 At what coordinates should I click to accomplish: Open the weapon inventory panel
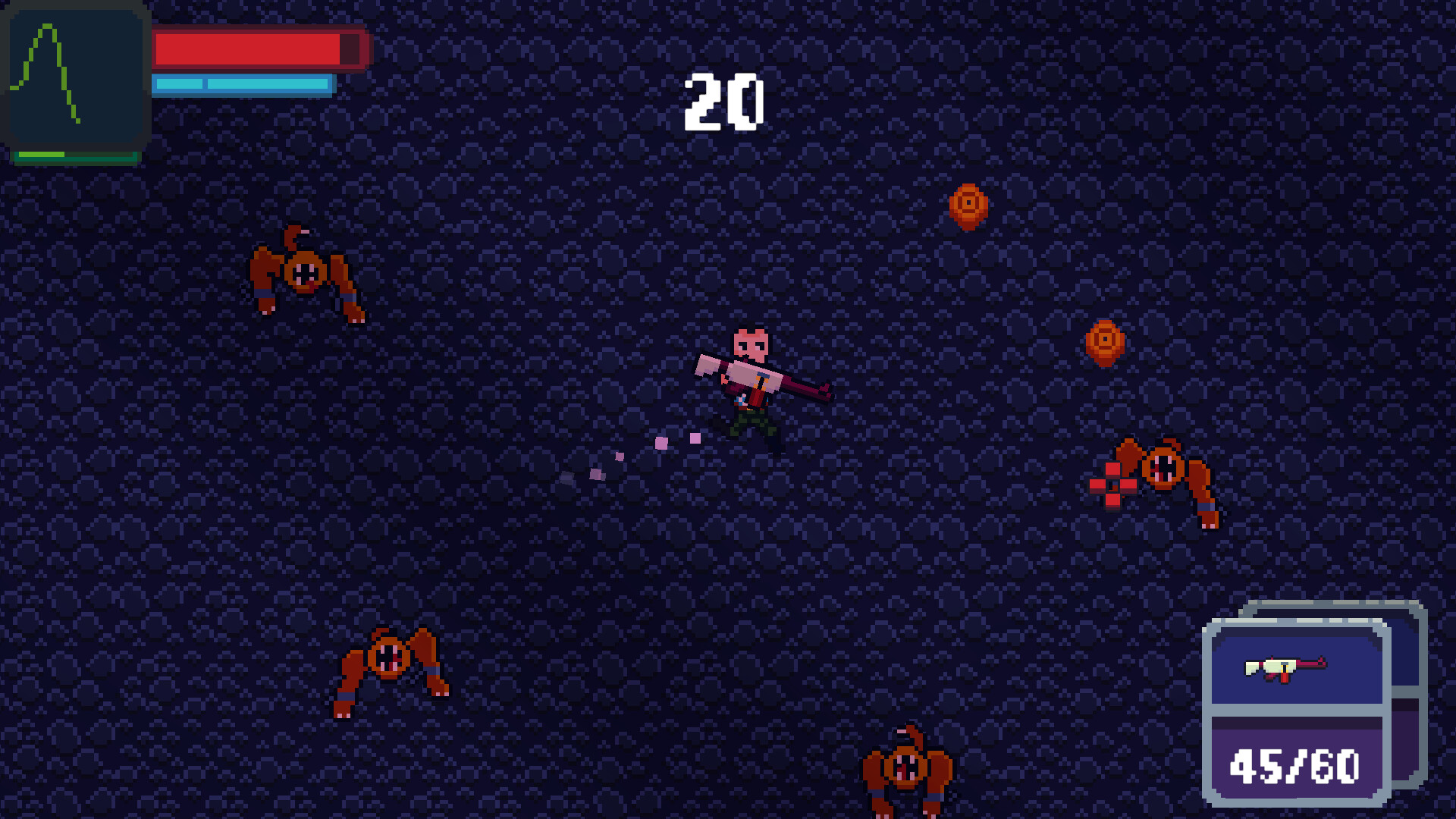pos(1297,713)
